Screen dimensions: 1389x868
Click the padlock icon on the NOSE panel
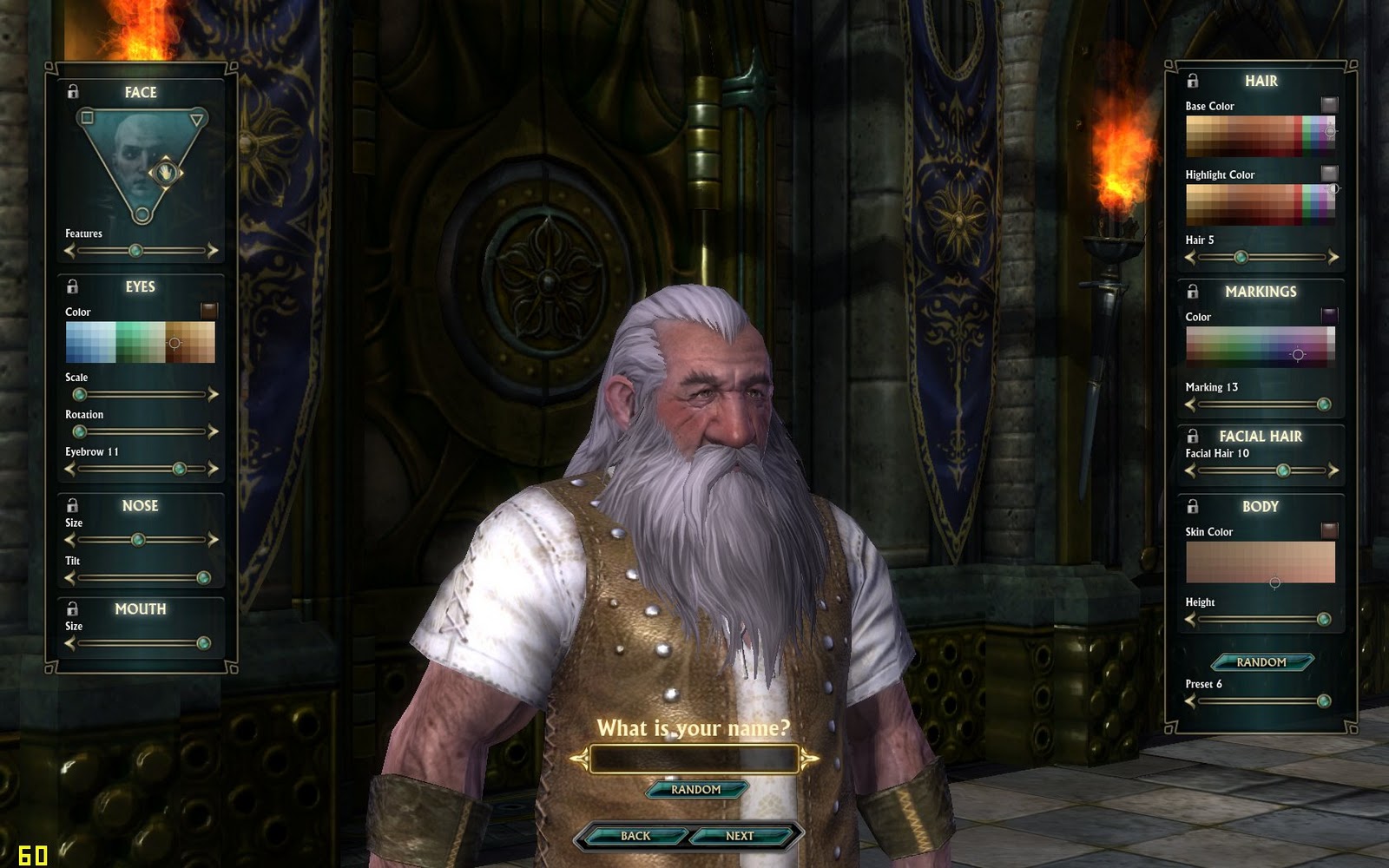tap(72, 505)
